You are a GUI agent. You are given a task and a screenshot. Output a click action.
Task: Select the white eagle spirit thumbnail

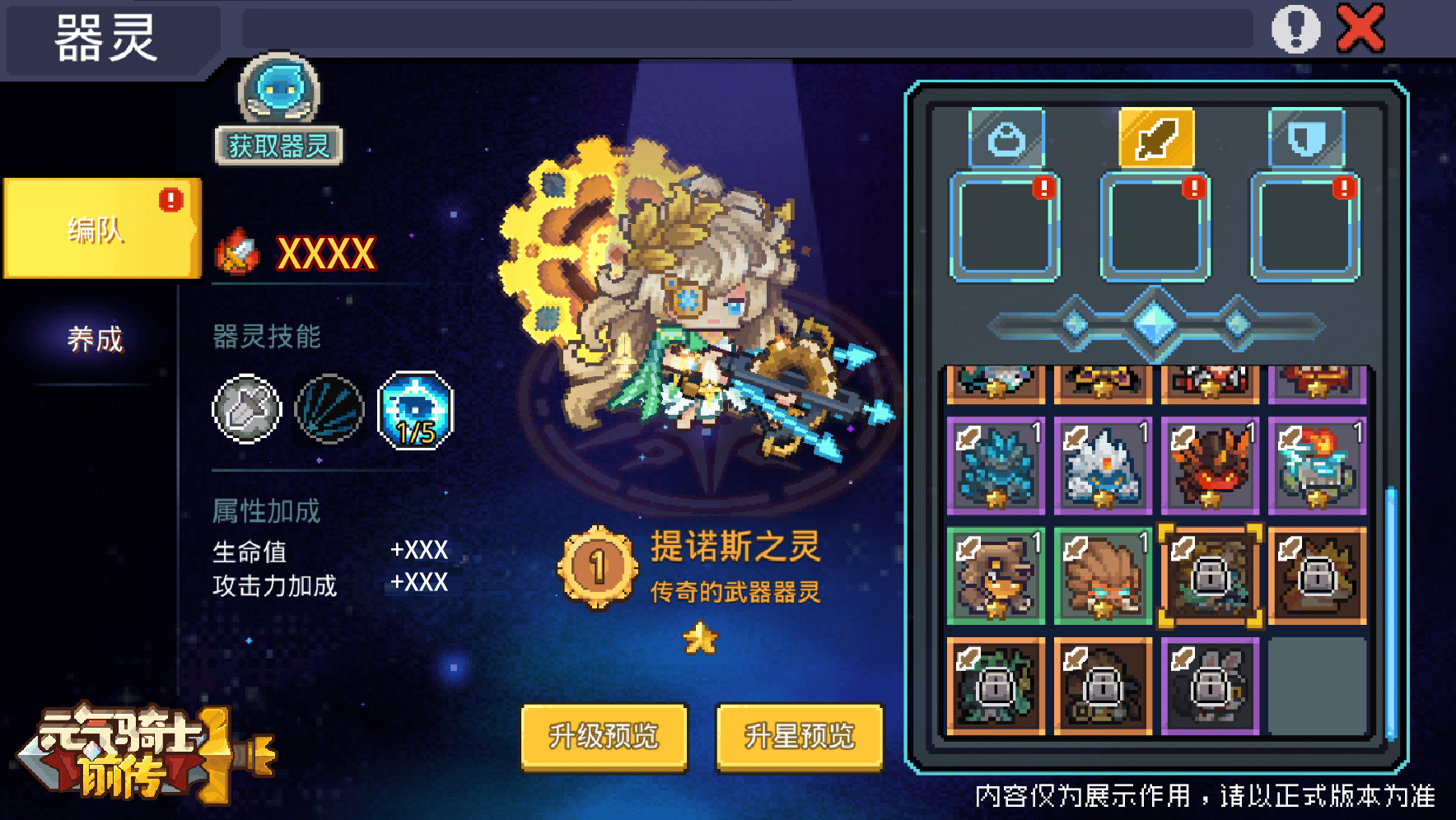[1103, 465]
